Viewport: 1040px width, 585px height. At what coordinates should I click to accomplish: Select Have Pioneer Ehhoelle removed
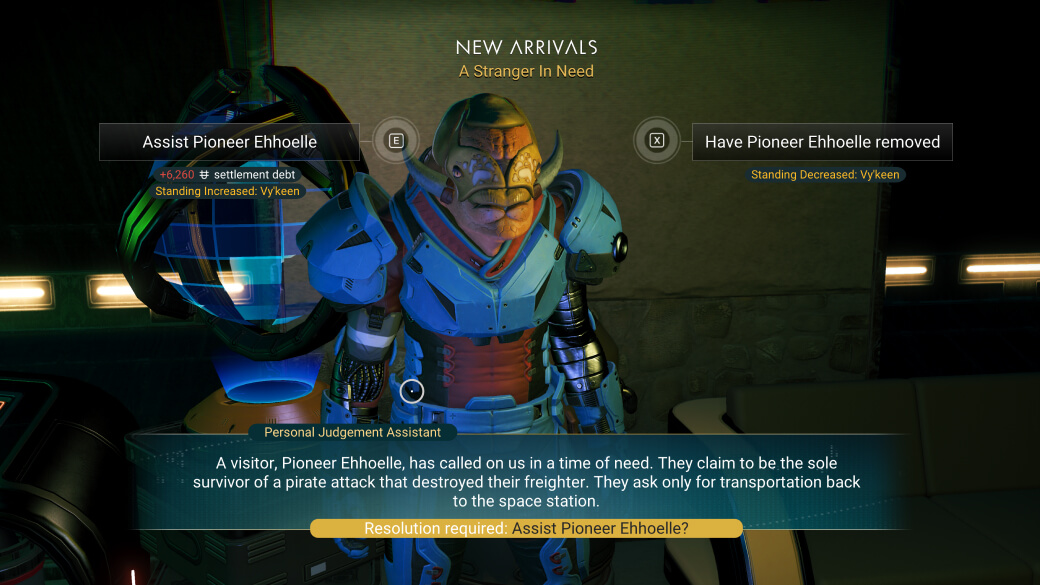tap(821, 142)
